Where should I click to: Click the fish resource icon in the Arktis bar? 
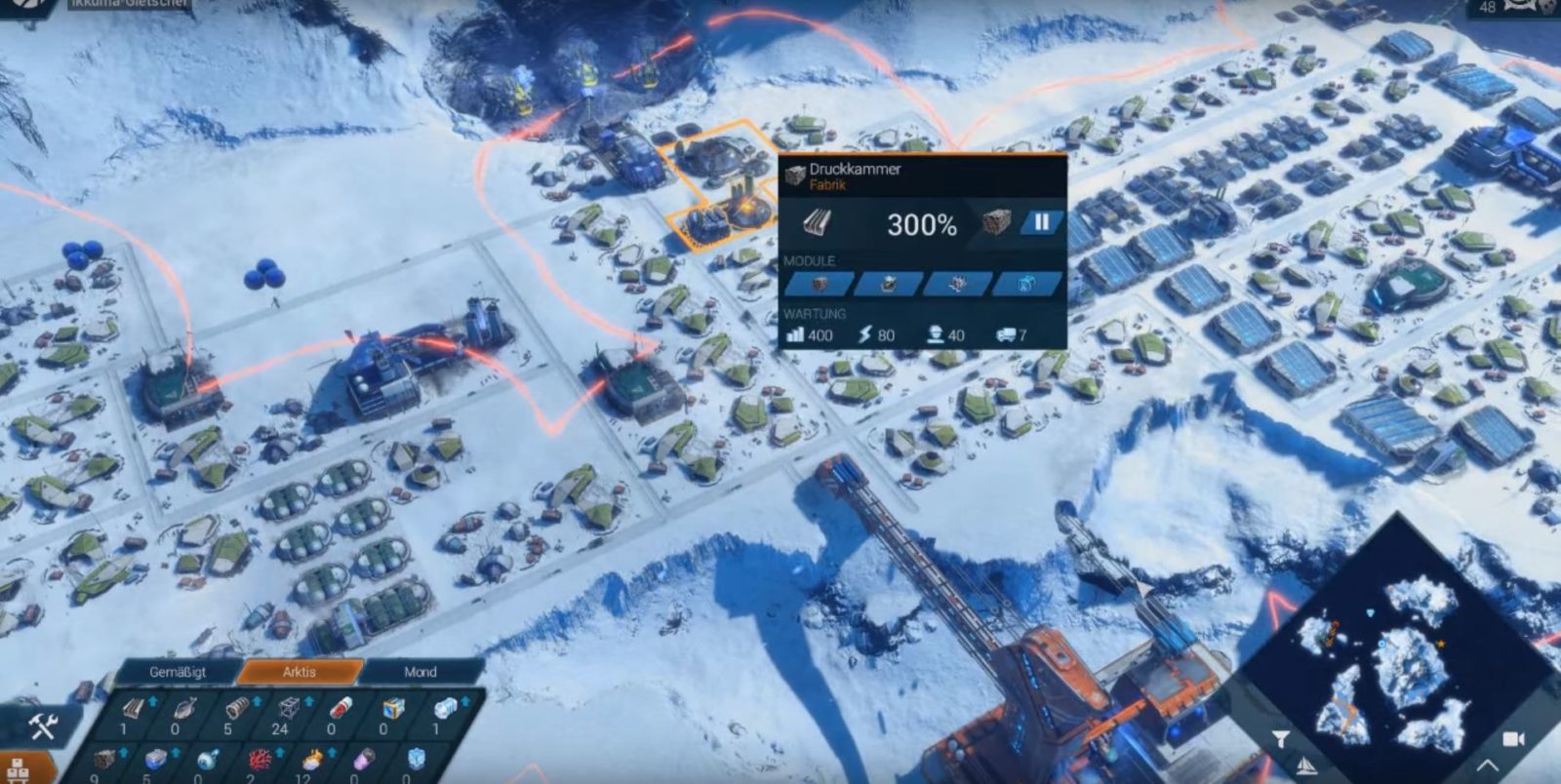pyautogui.click(x=184, y=708)
